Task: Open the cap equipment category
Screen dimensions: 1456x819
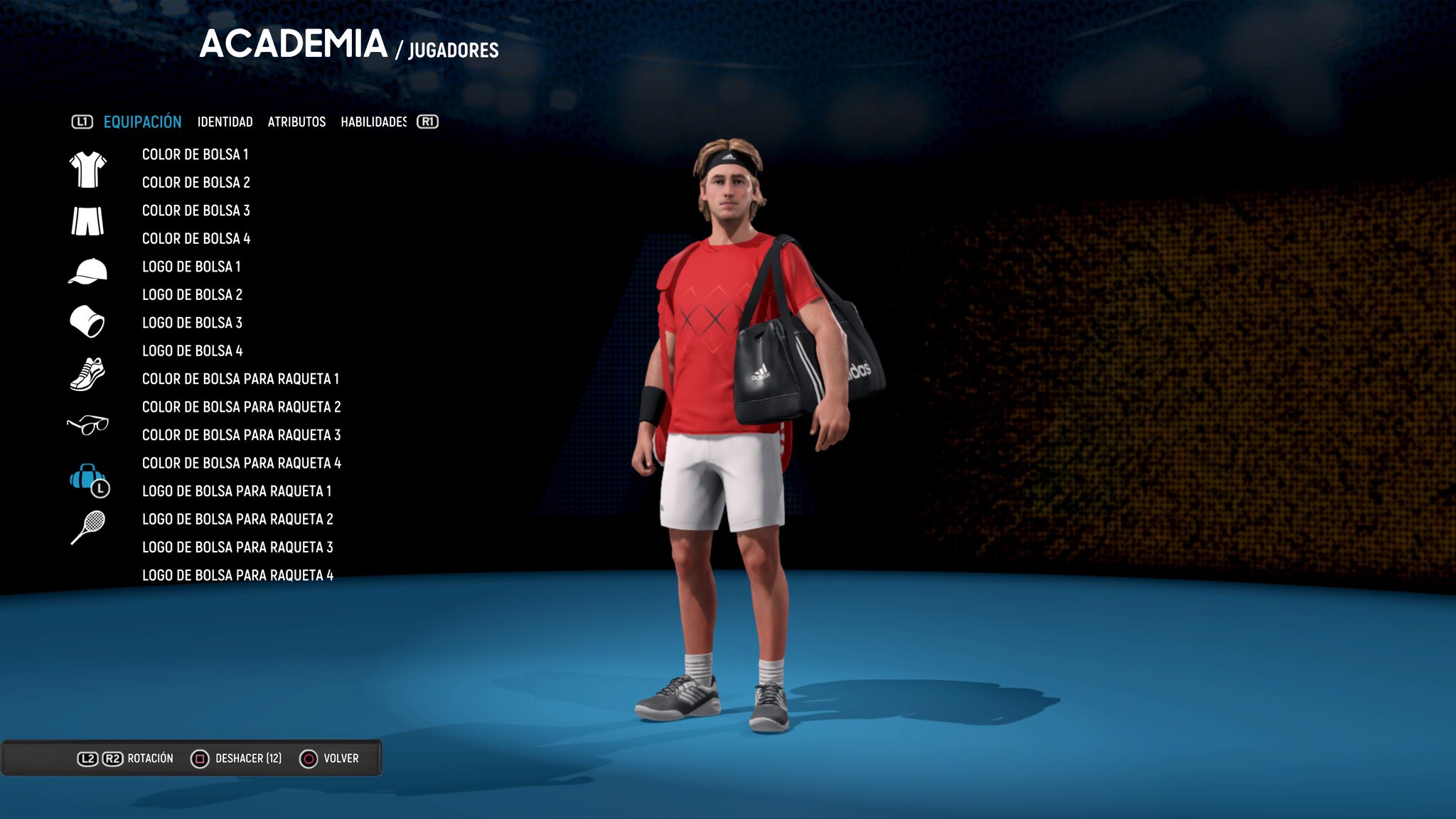Action: click(87, 272)
